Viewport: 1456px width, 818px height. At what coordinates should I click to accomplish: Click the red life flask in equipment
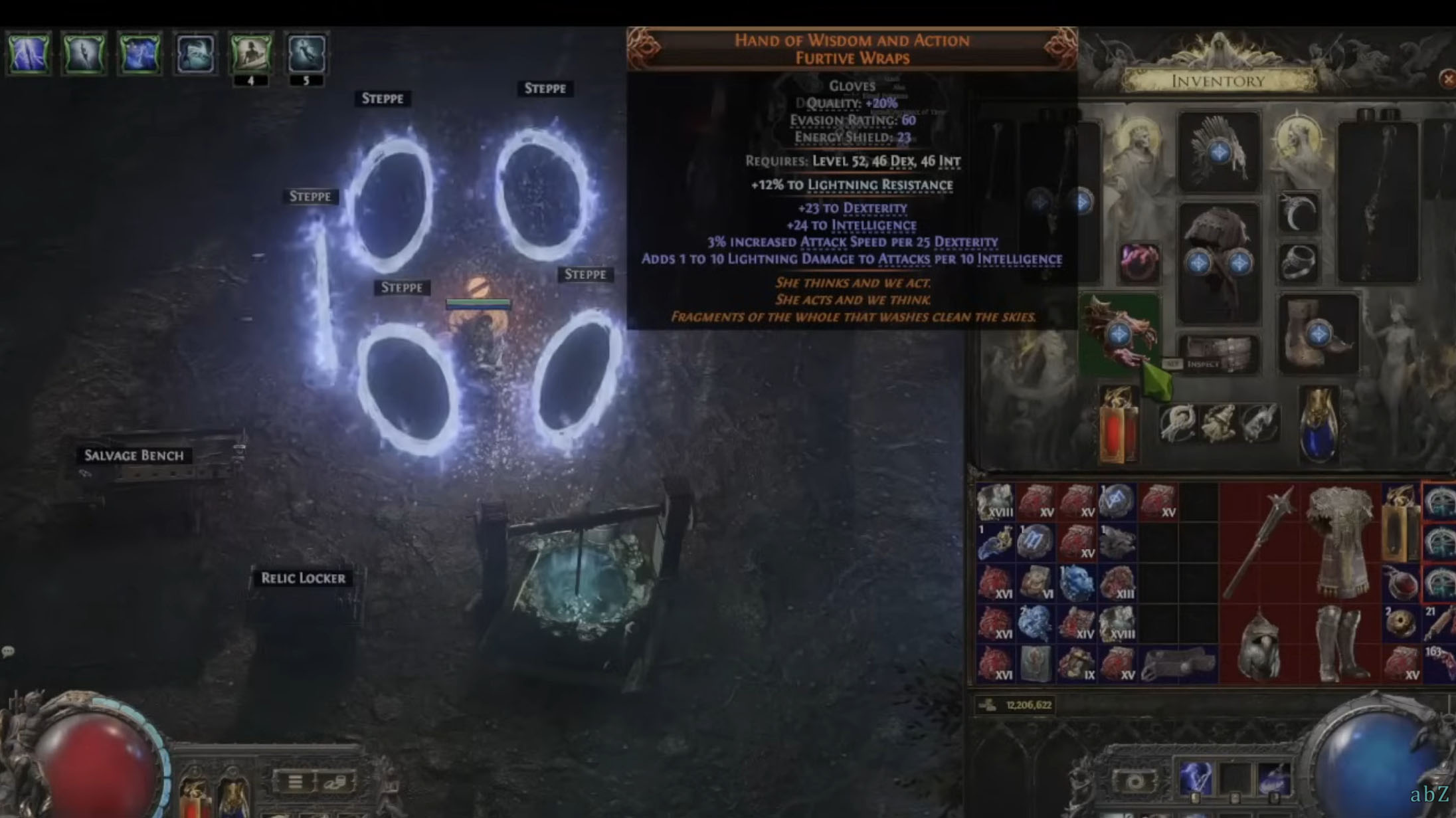tap(1118, 425)
